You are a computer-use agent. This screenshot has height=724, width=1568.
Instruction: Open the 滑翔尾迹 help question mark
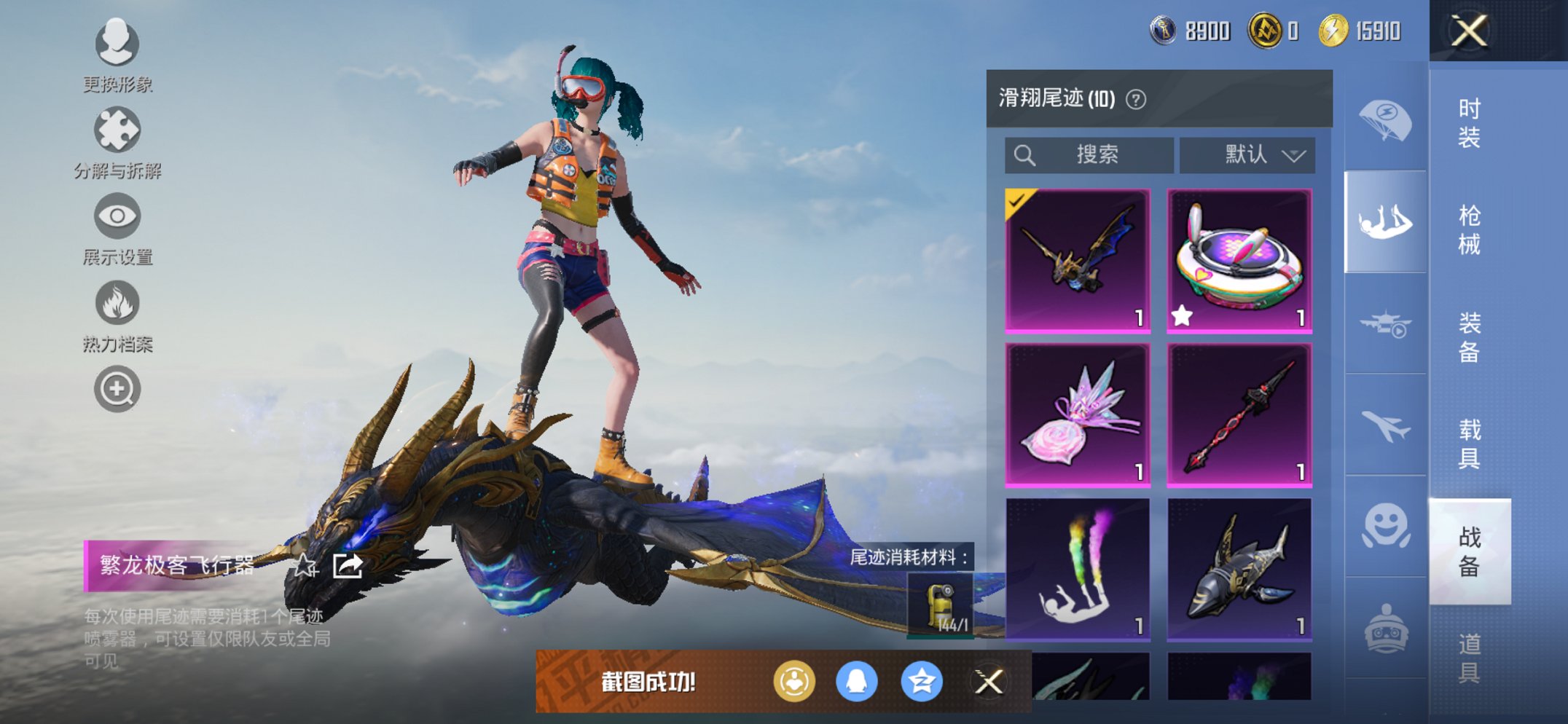coord(1136,99)
